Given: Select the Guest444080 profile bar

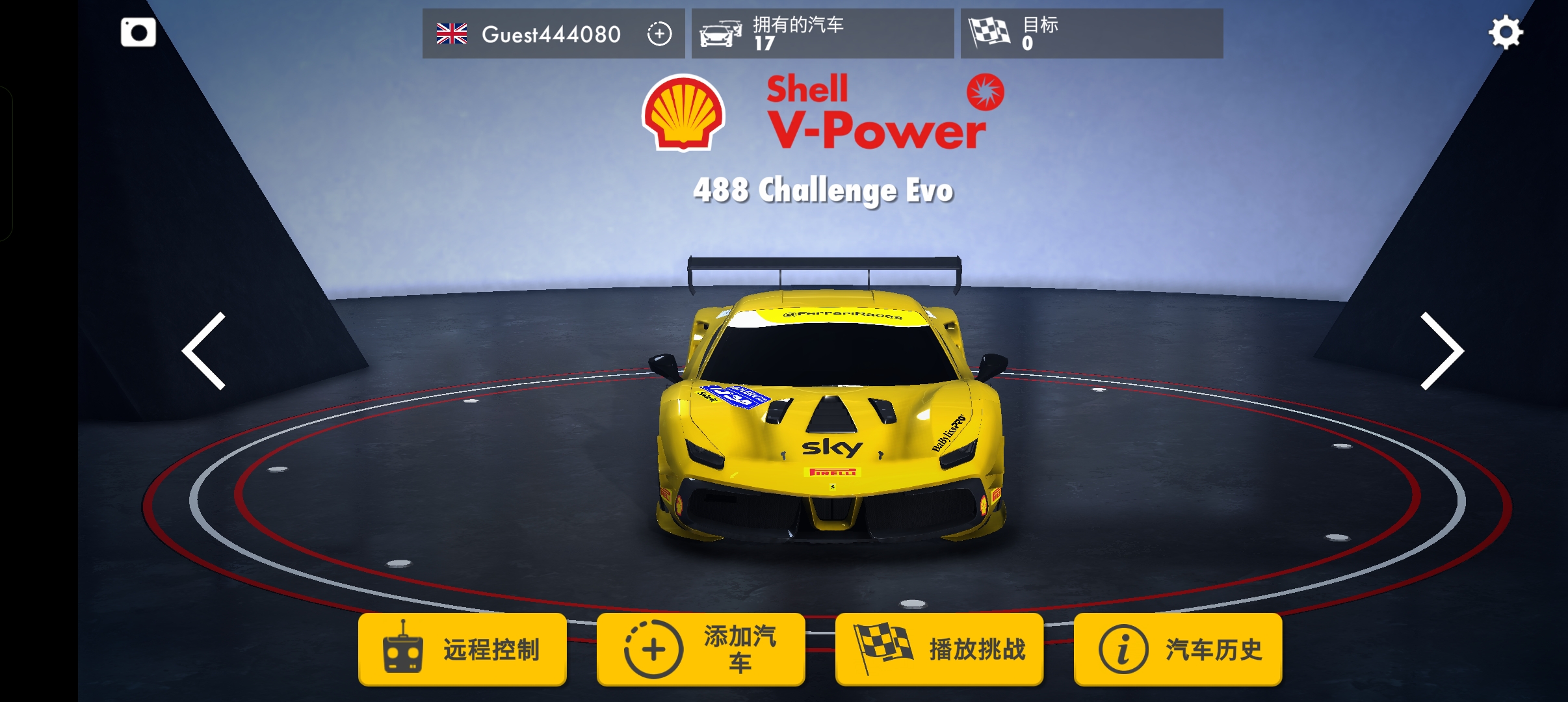Looking at the screenshot, I should [x=553, y=33].
